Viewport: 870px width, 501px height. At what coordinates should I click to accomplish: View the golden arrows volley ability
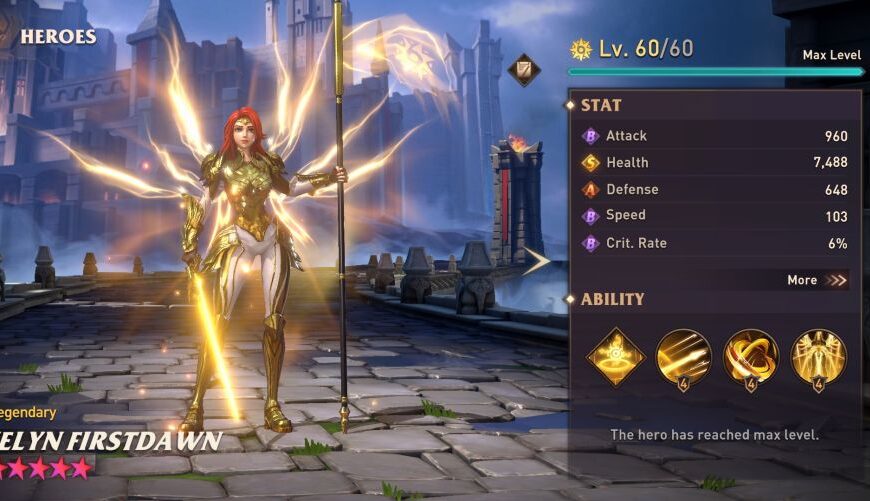684,356
